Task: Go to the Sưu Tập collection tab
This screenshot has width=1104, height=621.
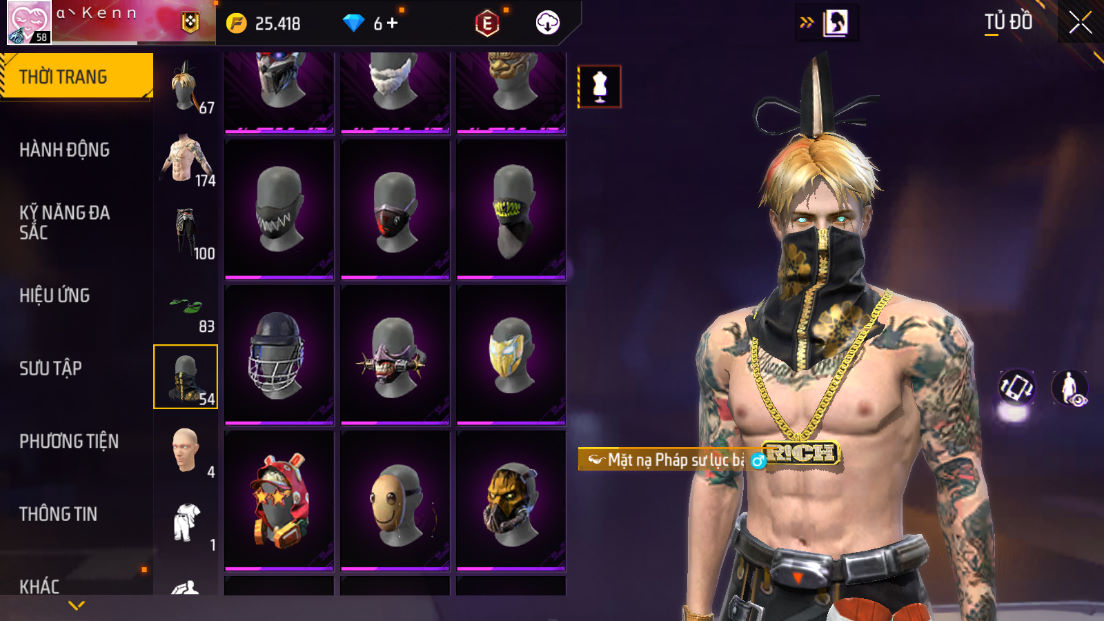Action: tap(51, 368)
